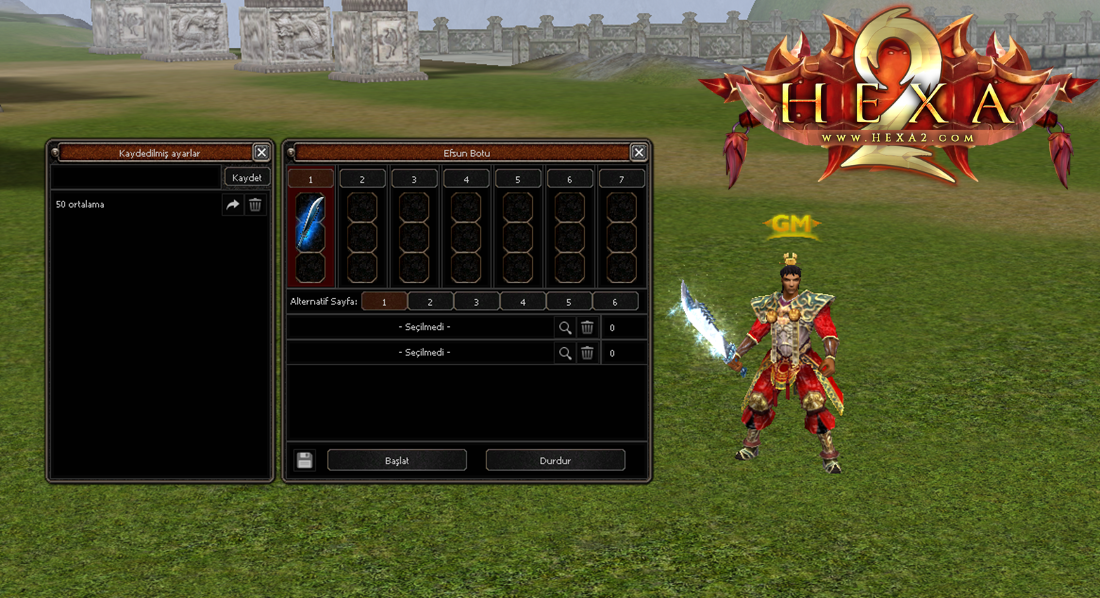Start the bot with Başlat
Screen dimensions: 1100x598
pyautogui.click(x=397, y=460)
